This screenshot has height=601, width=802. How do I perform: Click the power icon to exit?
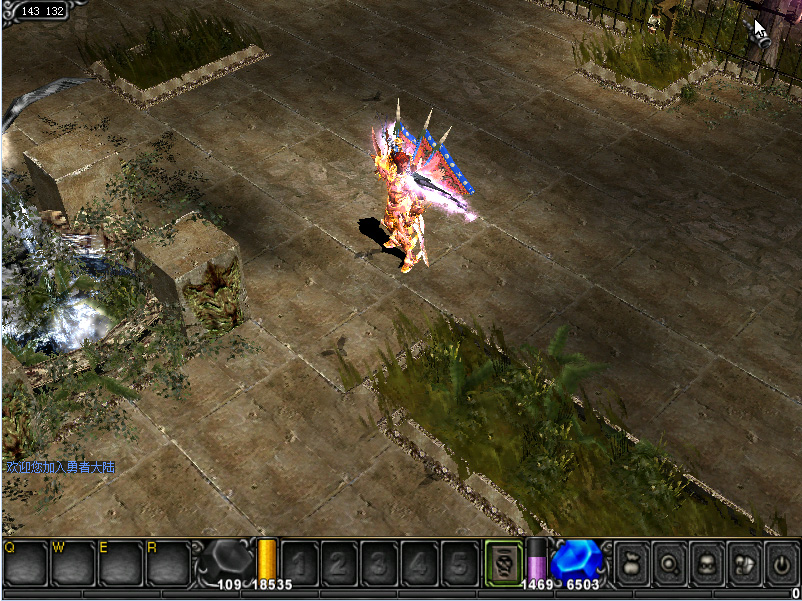[x=781, y=563]
